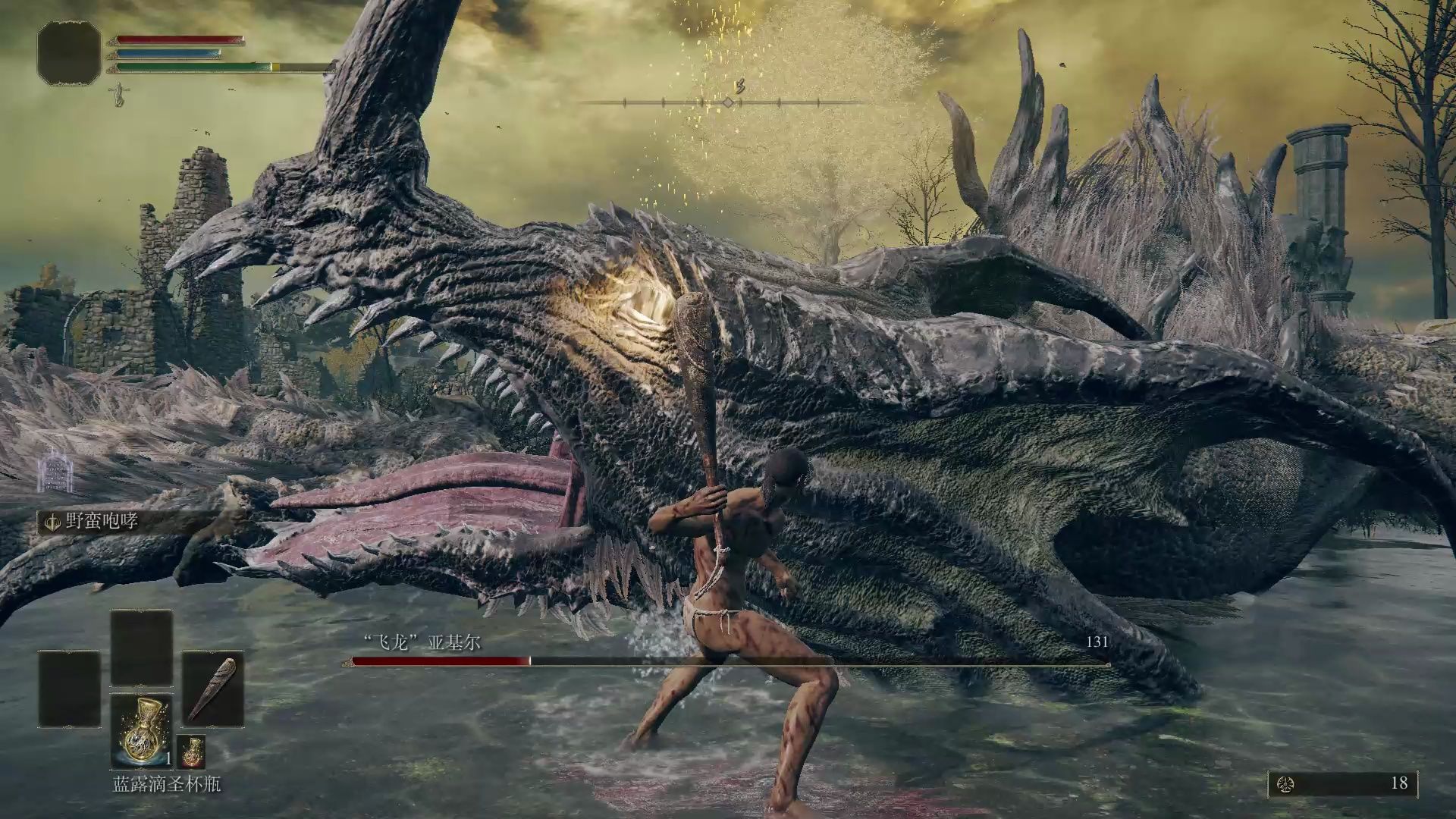This screenshot has width=1456, height=819.
Task: Click the club weapon slot
Action: point(213,689)
